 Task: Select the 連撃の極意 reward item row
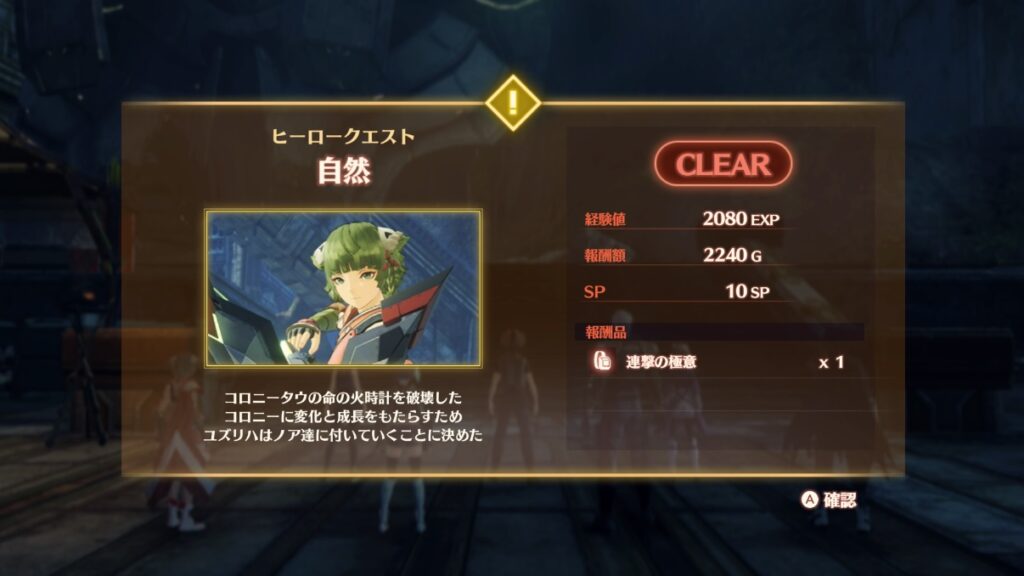click(x=717, y=362)
